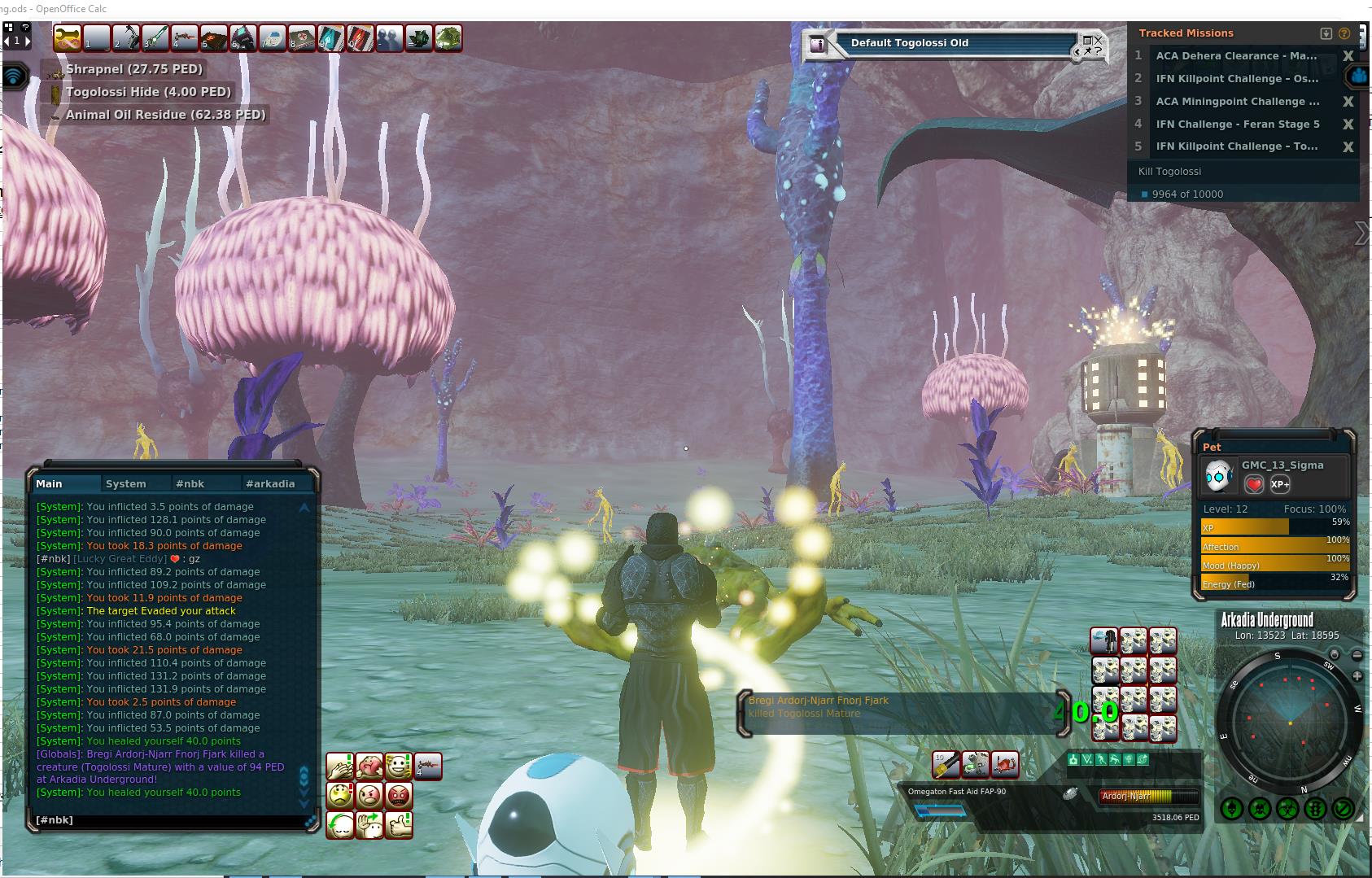This screenshot has width=1372, height=878.
Task: Select the red robot icon above FAP-90 panel
Action: click(1005, 764)
